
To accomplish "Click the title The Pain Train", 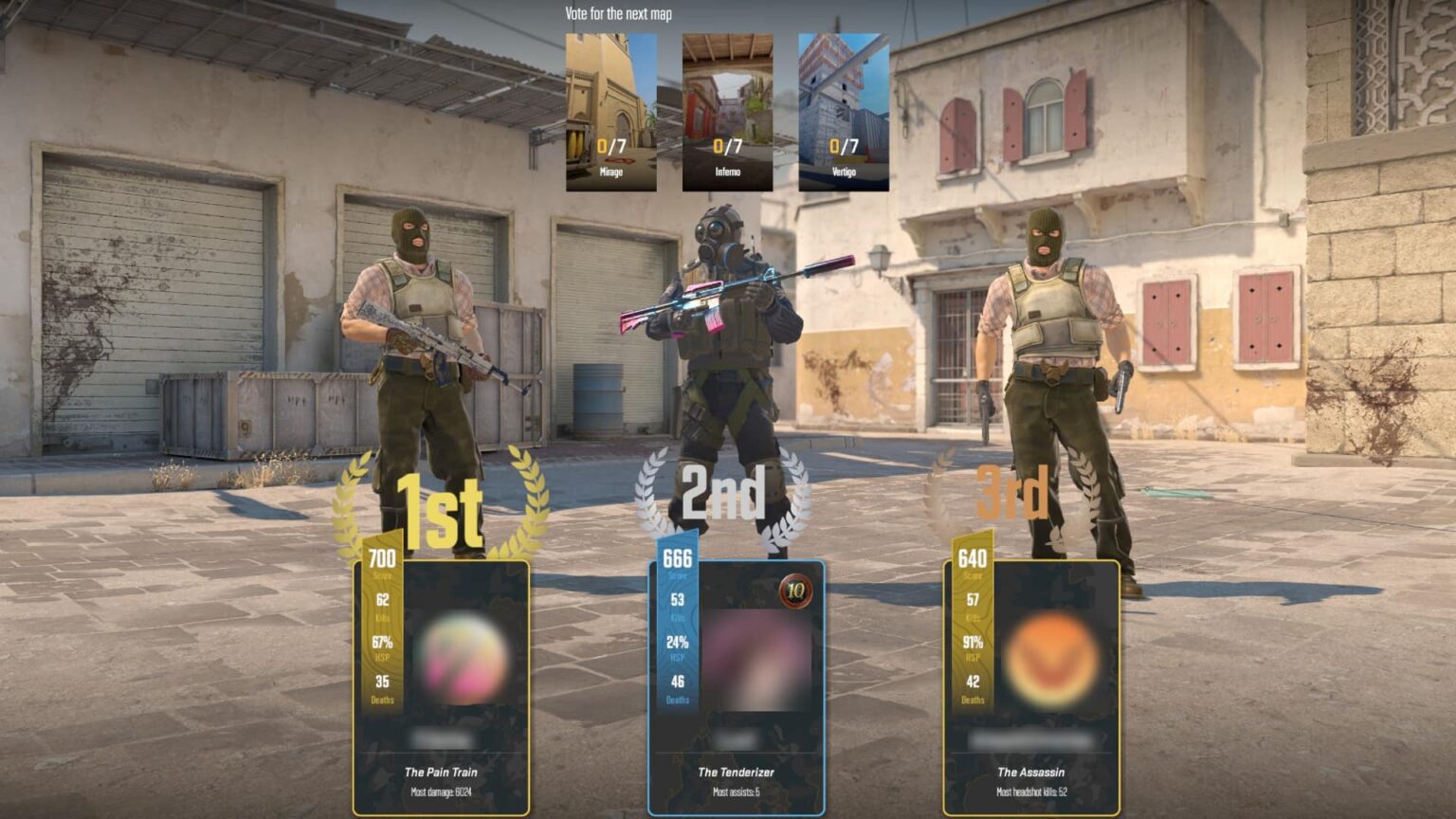I will [442, 770].
